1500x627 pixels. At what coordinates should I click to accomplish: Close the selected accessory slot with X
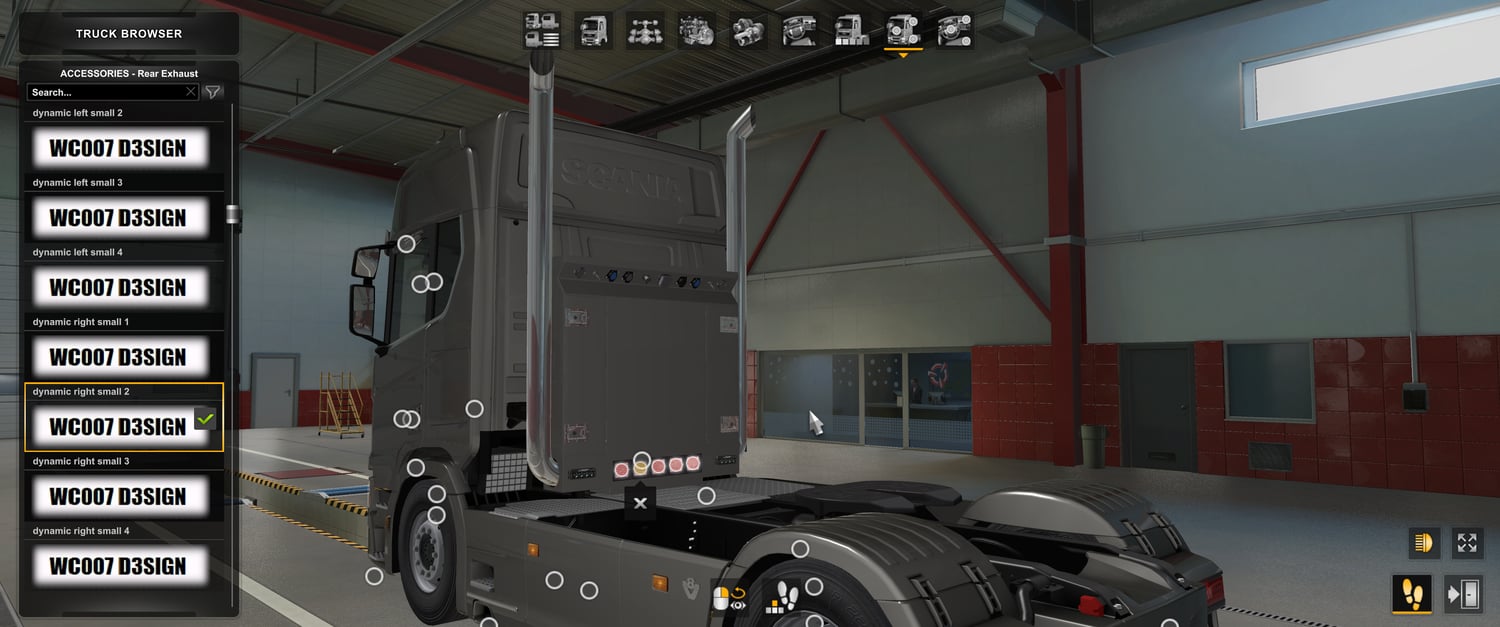640,503
